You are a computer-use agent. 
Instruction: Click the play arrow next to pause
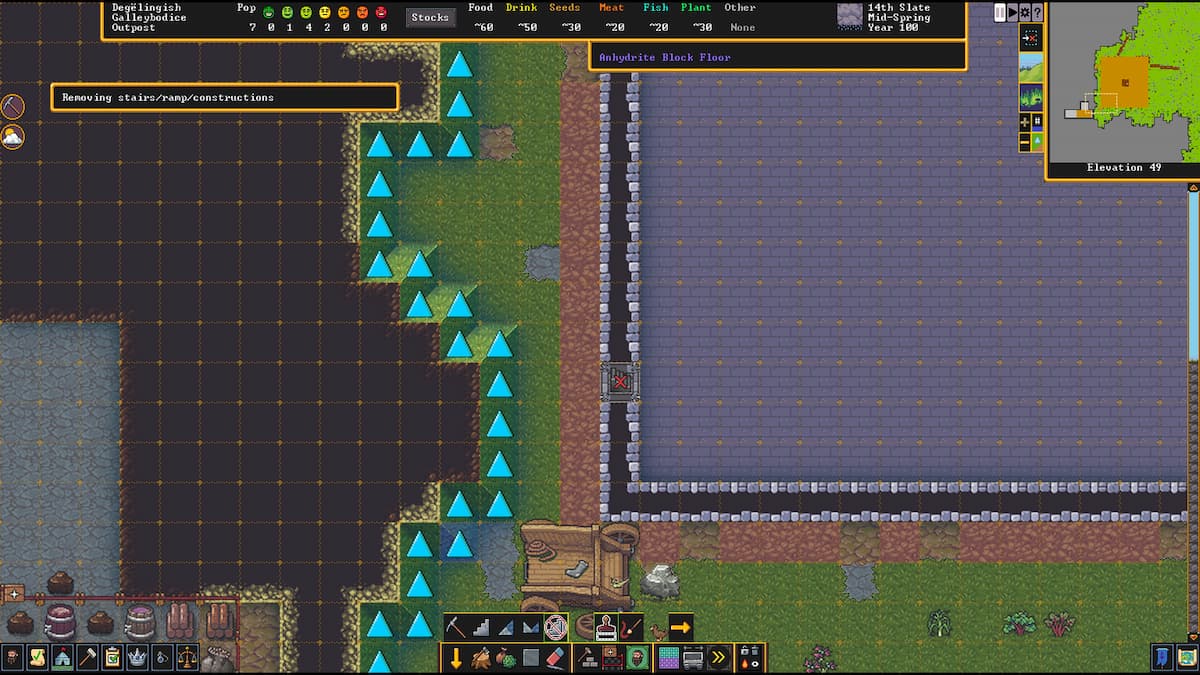tap(1012, 12)
